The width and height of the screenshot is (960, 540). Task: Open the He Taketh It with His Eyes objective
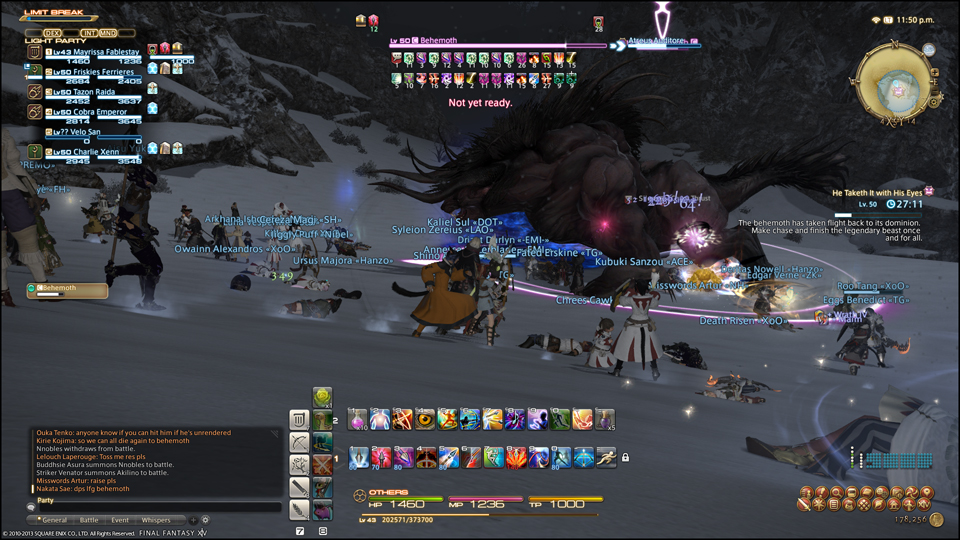pos(880,191)
